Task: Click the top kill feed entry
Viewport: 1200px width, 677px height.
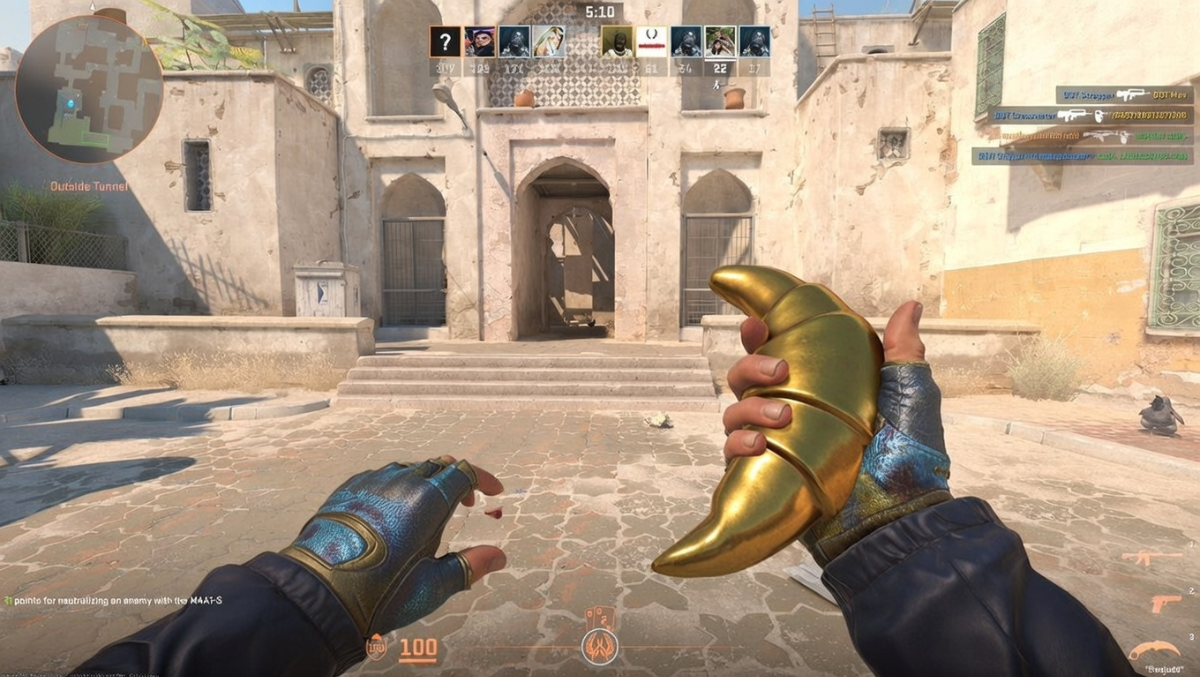Action: 1124,95
